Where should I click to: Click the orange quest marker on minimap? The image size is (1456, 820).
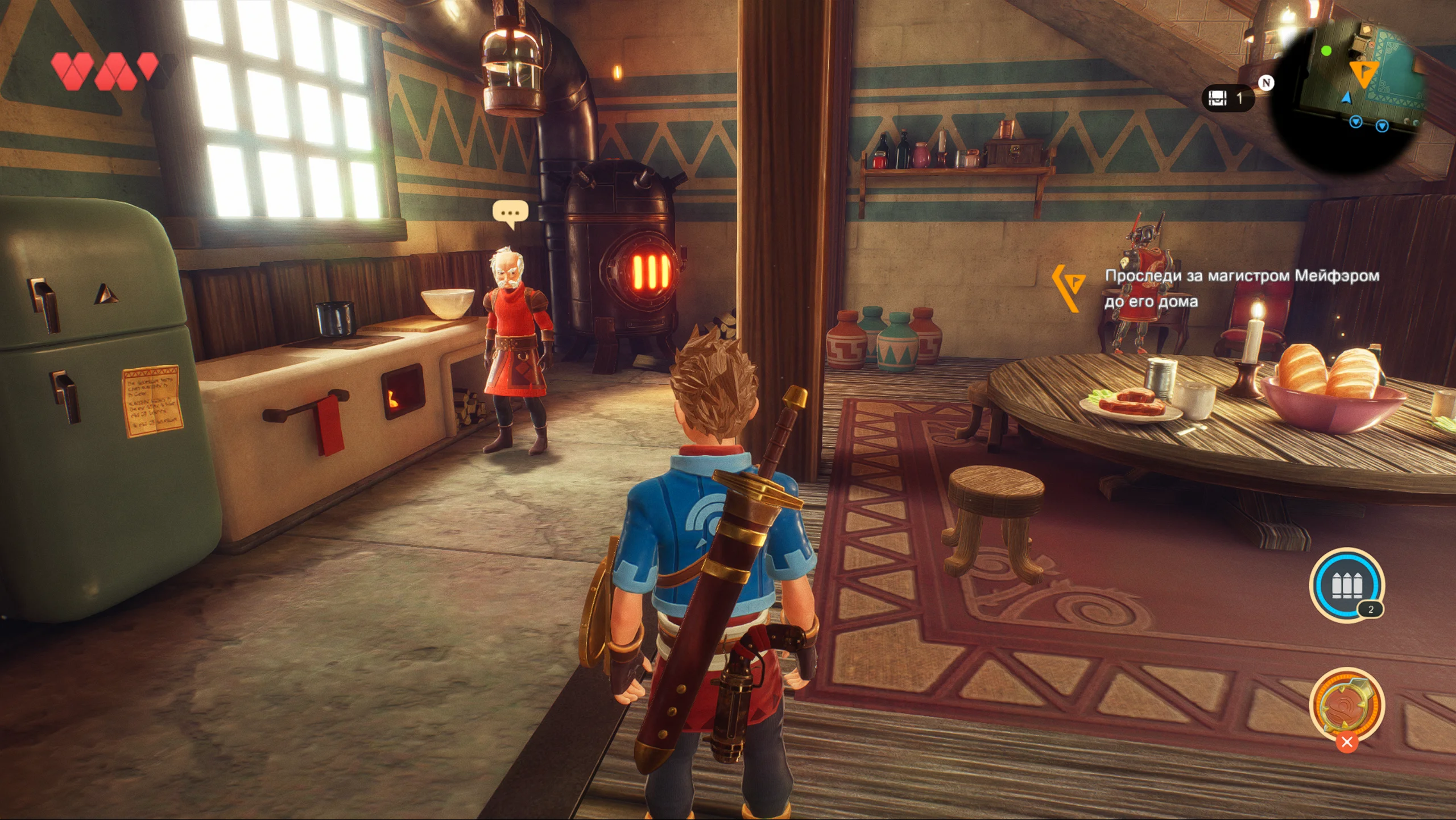tap(1364, 73)
